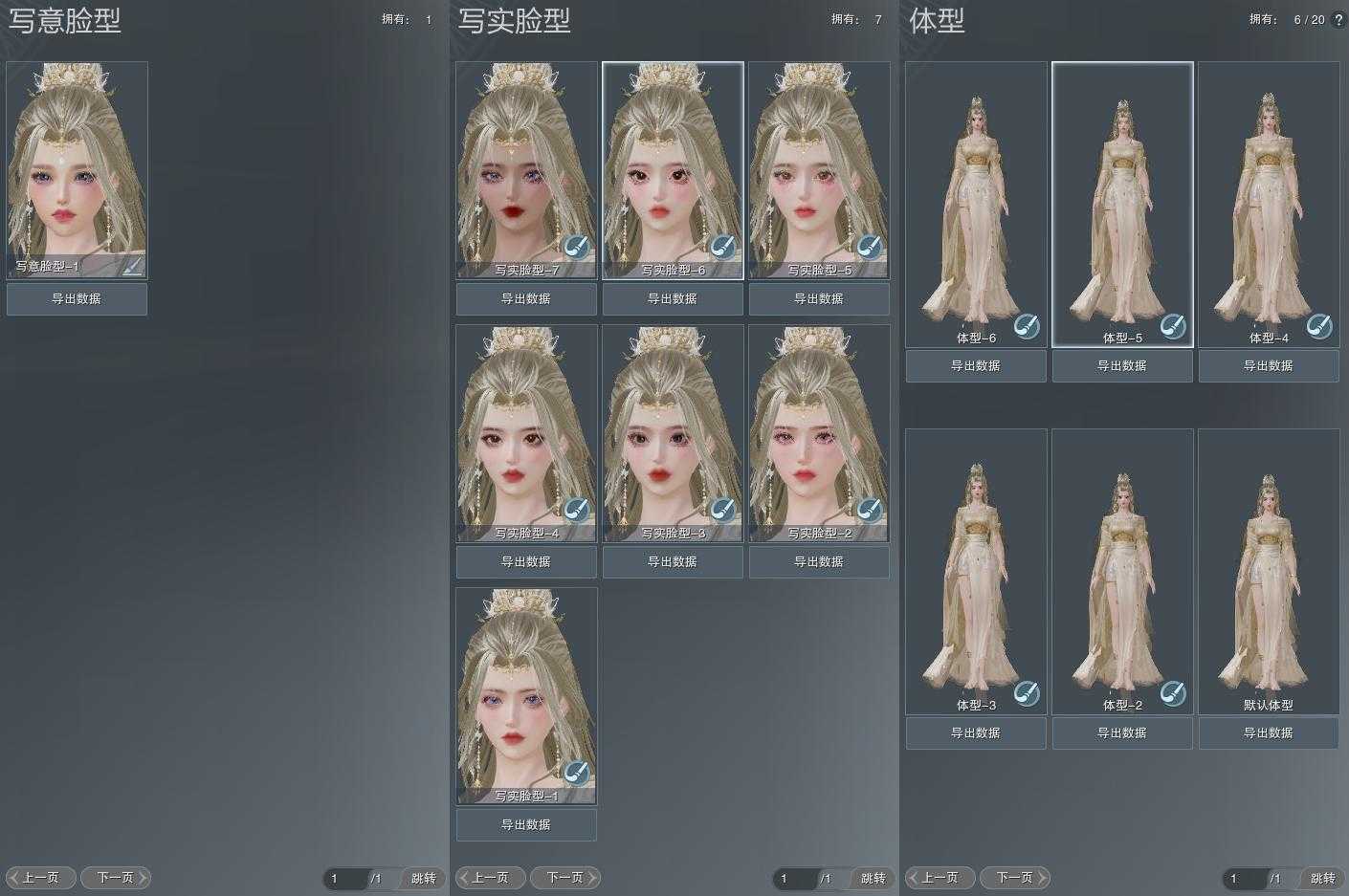Open the body type help question mark
1349x896 pixels.
click(1338, 19)
